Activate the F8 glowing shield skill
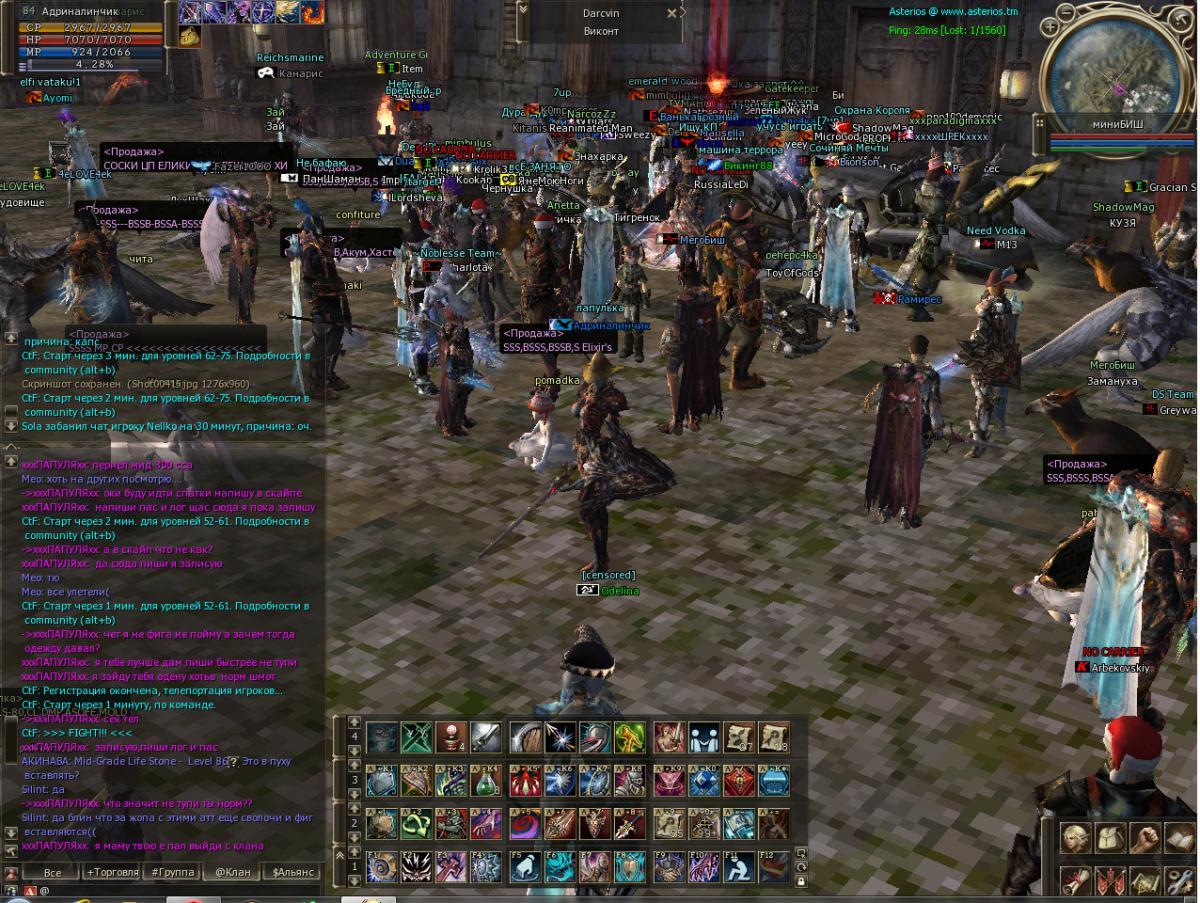The width and height of the screenshot is (1200, 903). coord(629,867)
